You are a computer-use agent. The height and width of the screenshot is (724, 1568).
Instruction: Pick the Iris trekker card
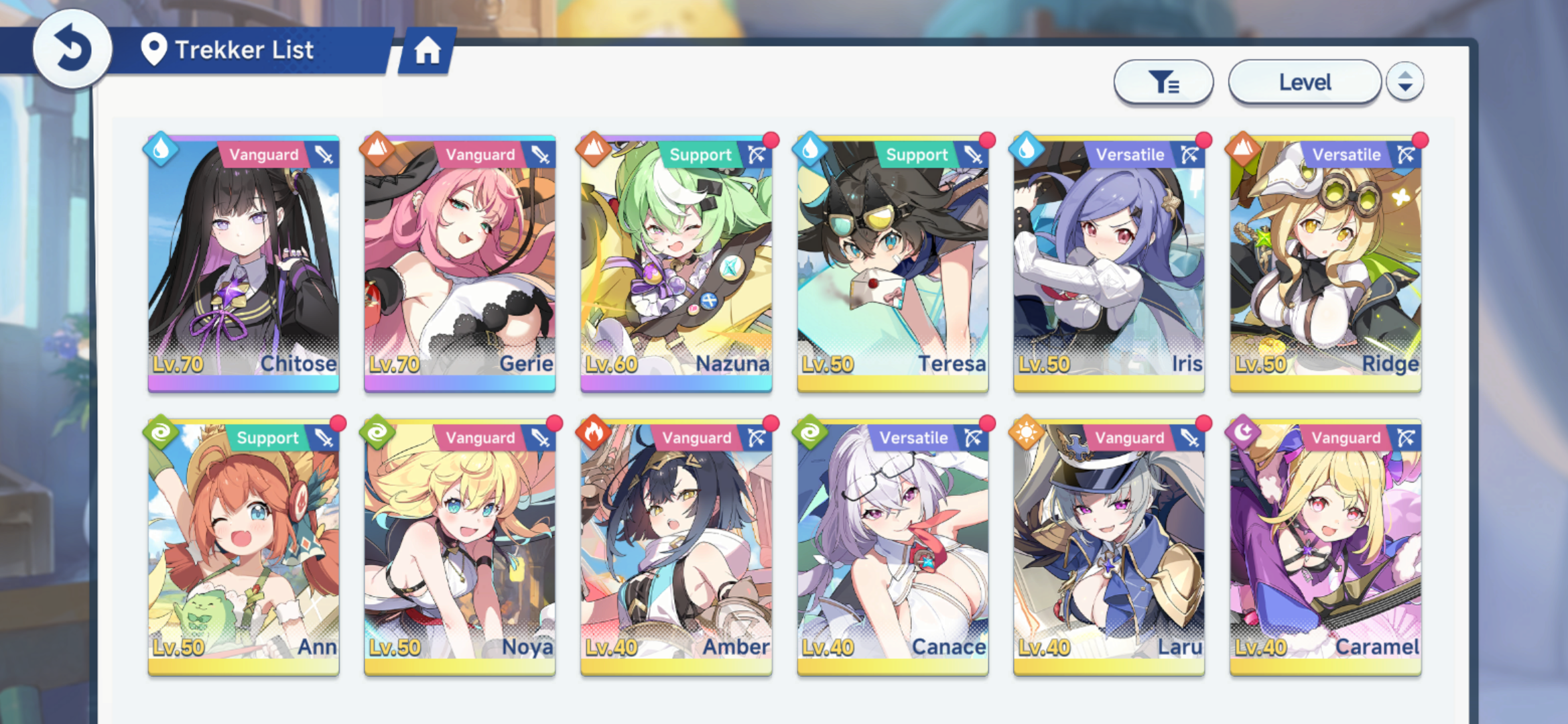click(1109, 263)
